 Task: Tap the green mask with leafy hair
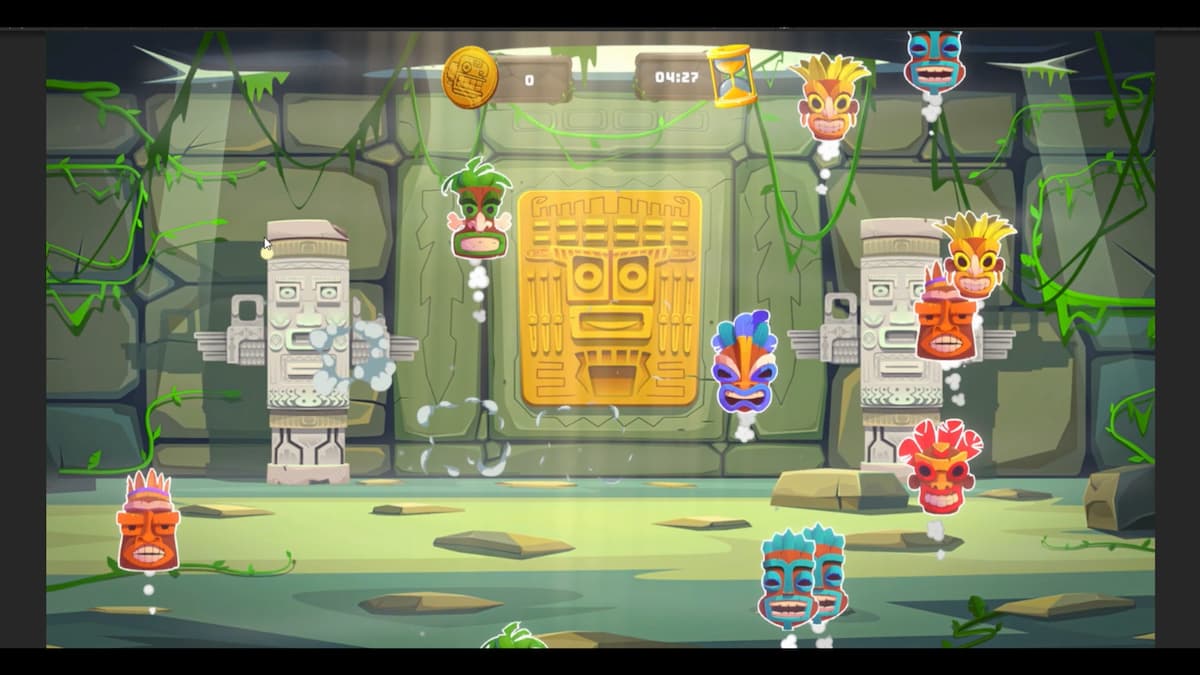point(478,212)
